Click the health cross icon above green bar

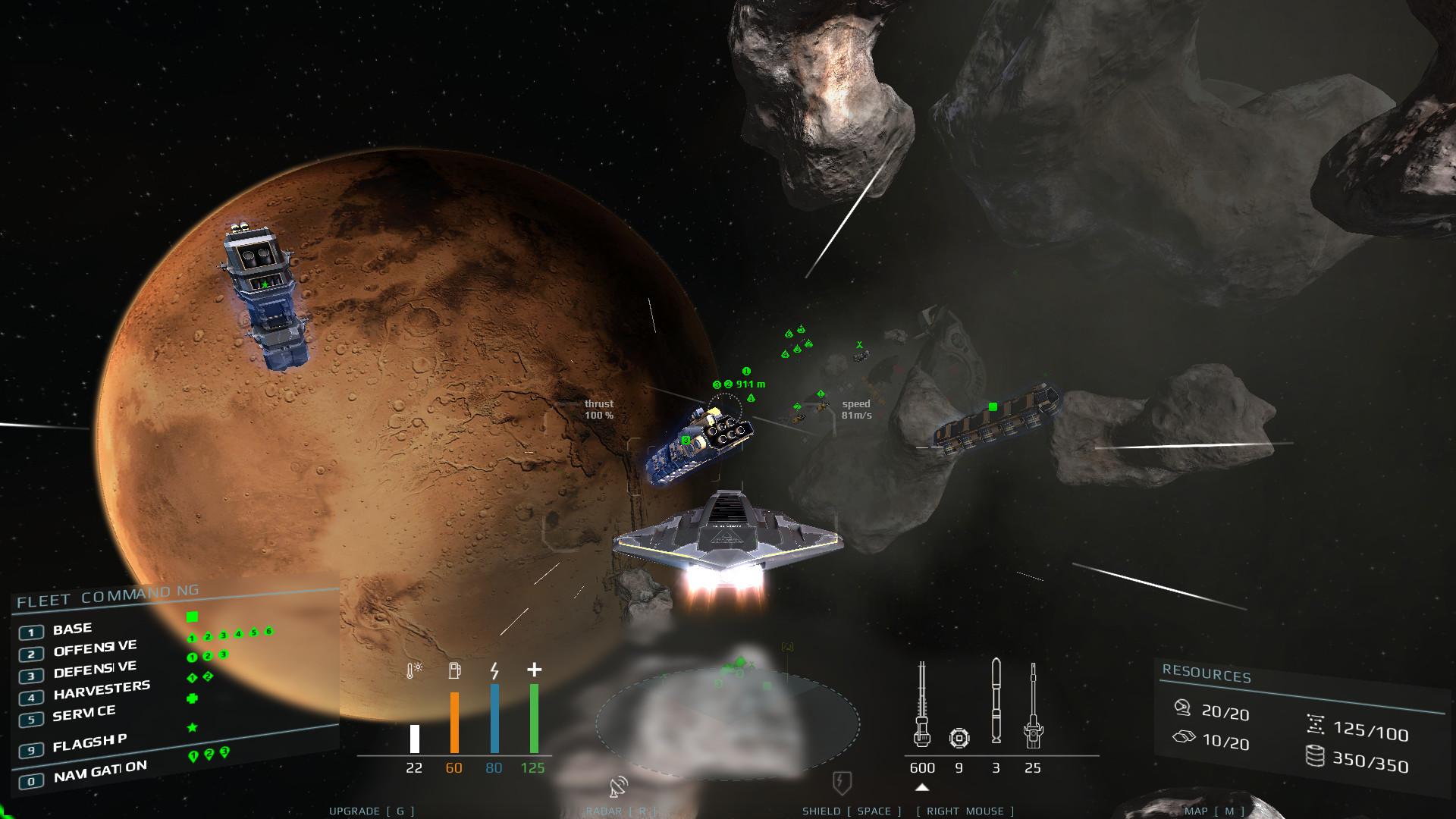point(534,670)
